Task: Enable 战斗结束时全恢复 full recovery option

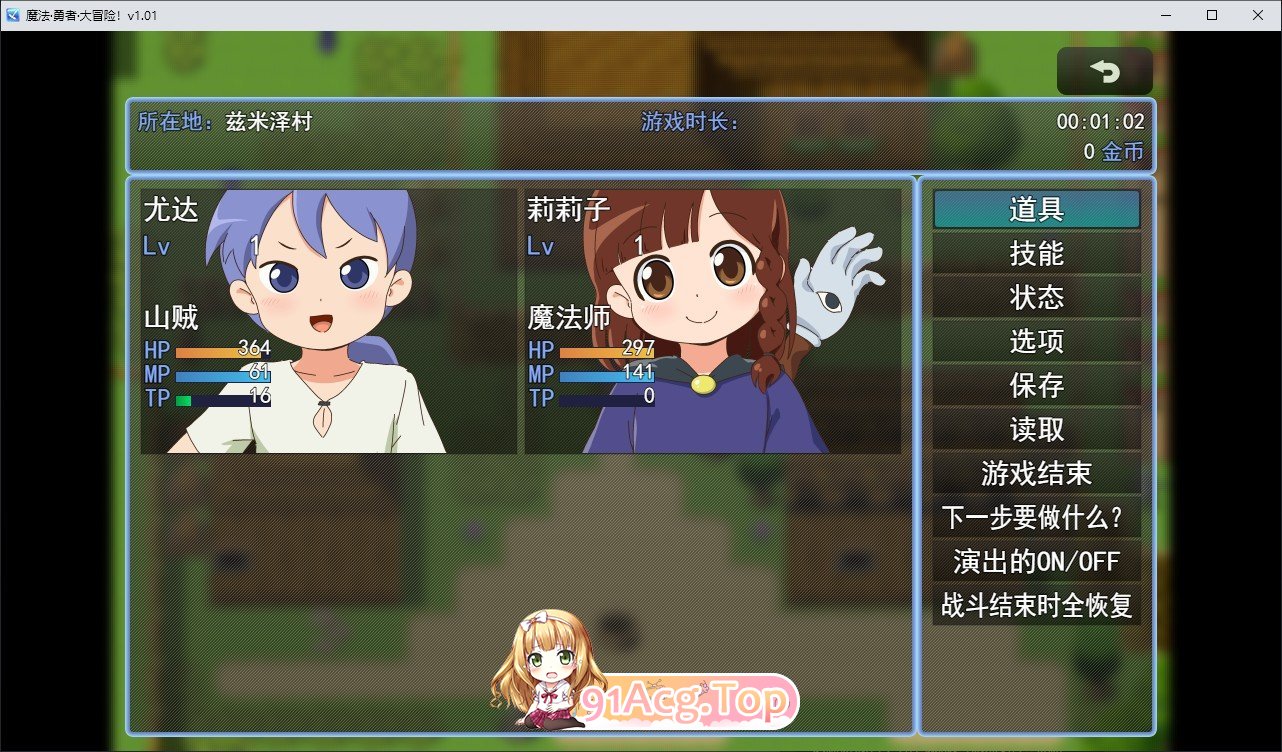Action: (x=1036, y=606)
